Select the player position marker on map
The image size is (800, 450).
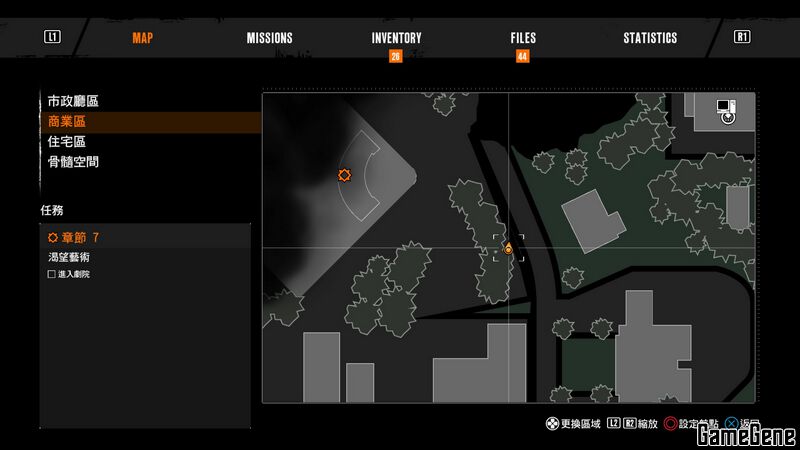point(508,248)
